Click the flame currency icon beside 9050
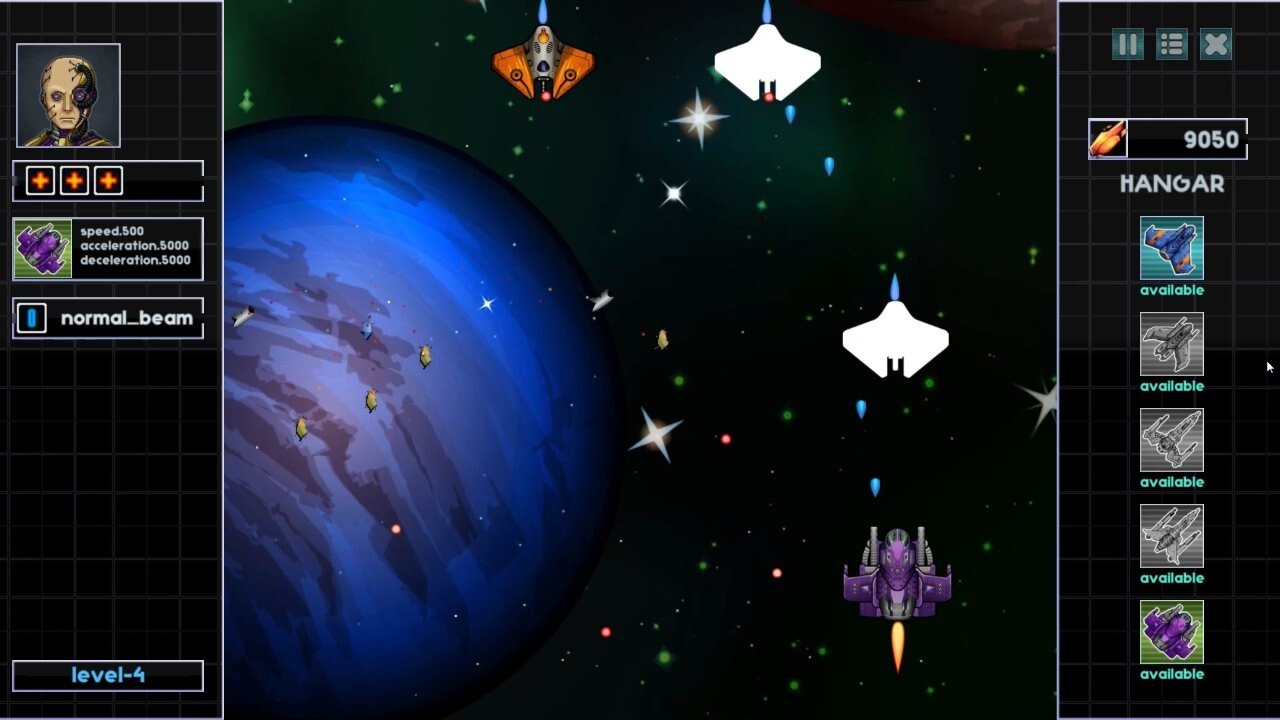Image resolution: width=1280 pixels, height=720 pixels. [1107, 139]
